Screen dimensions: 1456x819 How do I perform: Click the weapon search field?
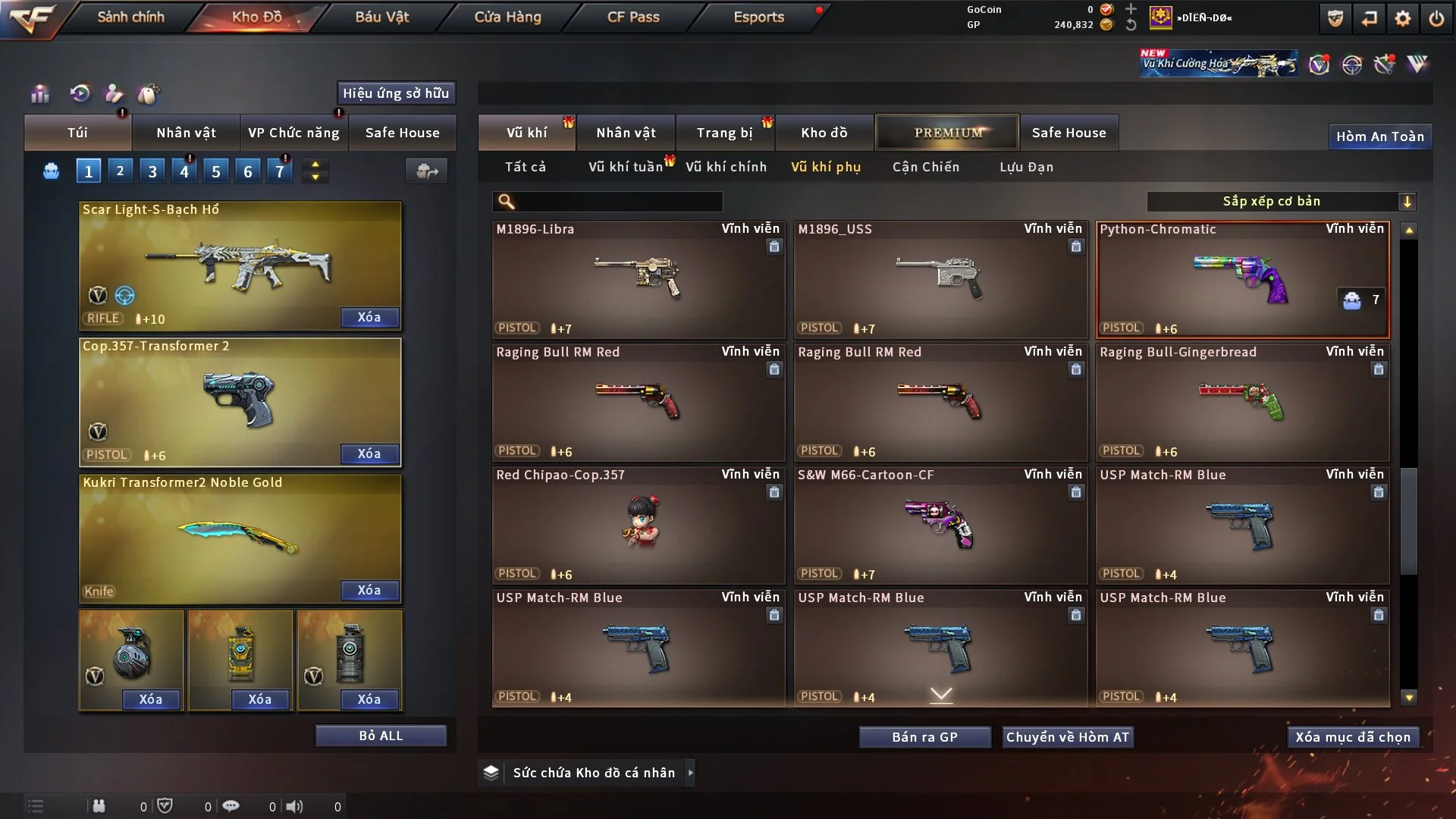tap(618, 201)
